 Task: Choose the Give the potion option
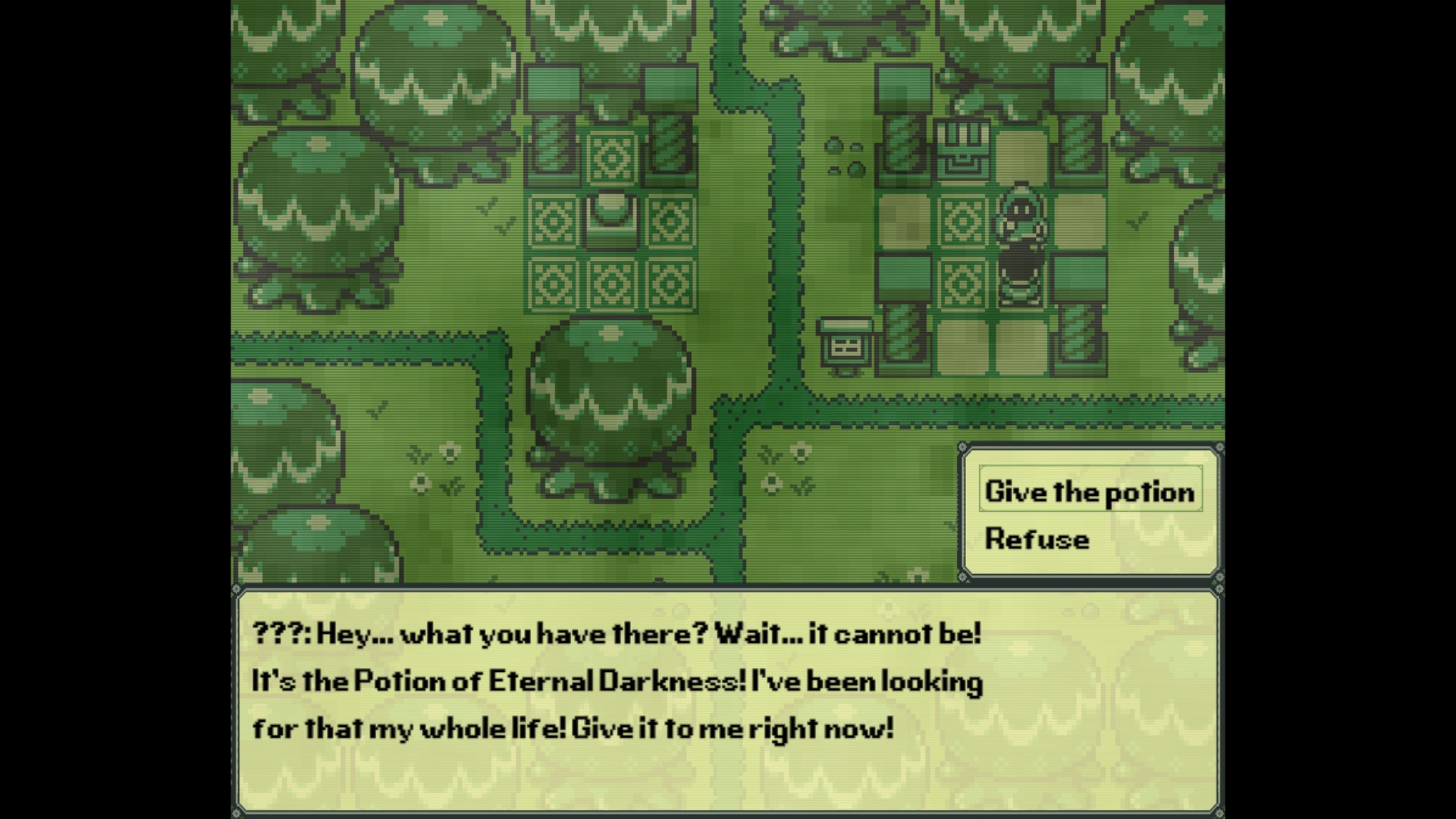point(1090,491)
